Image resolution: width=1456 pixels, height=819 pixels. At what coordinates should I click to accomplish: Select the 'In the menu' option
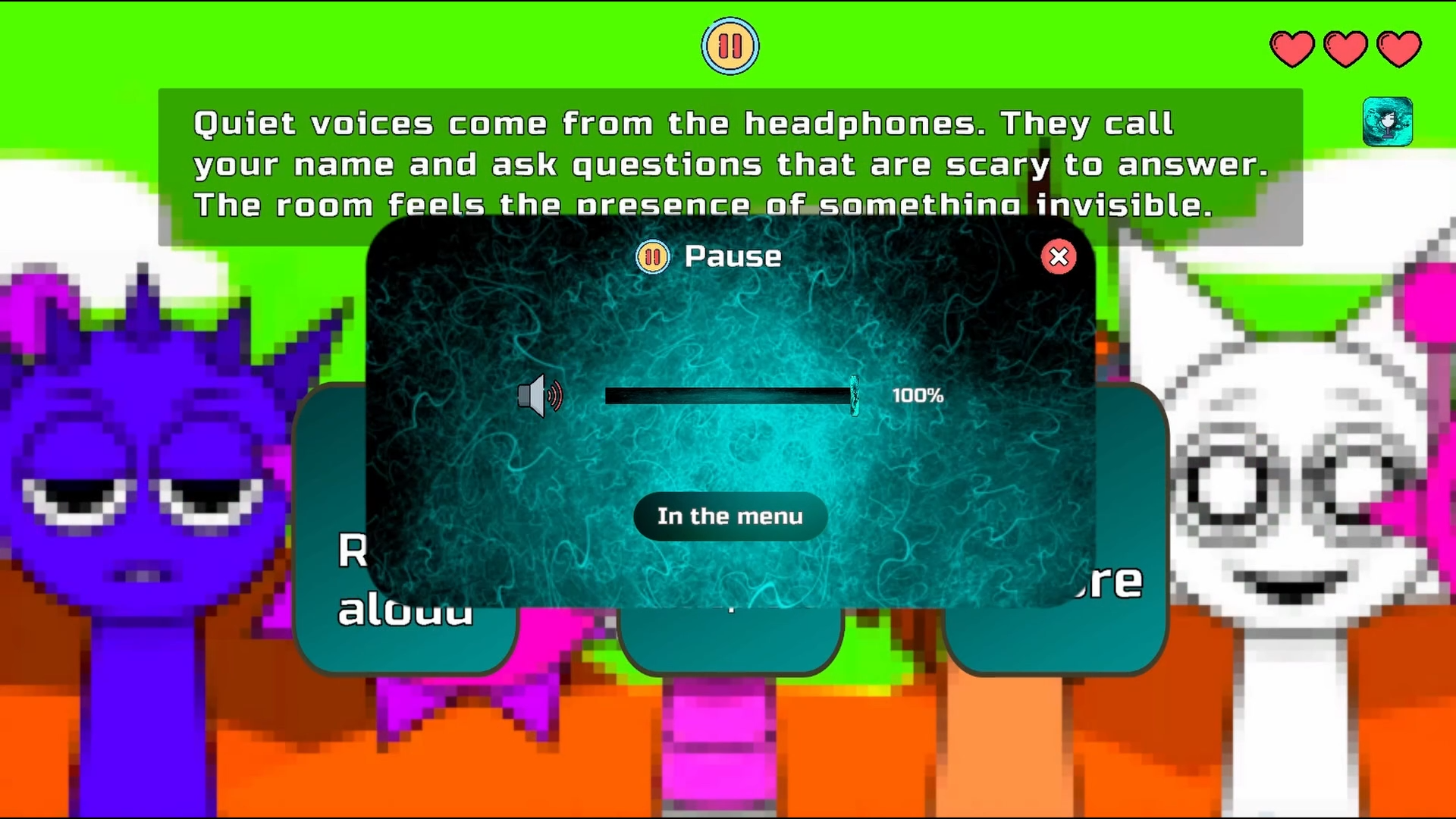click(x=730, y=516)
